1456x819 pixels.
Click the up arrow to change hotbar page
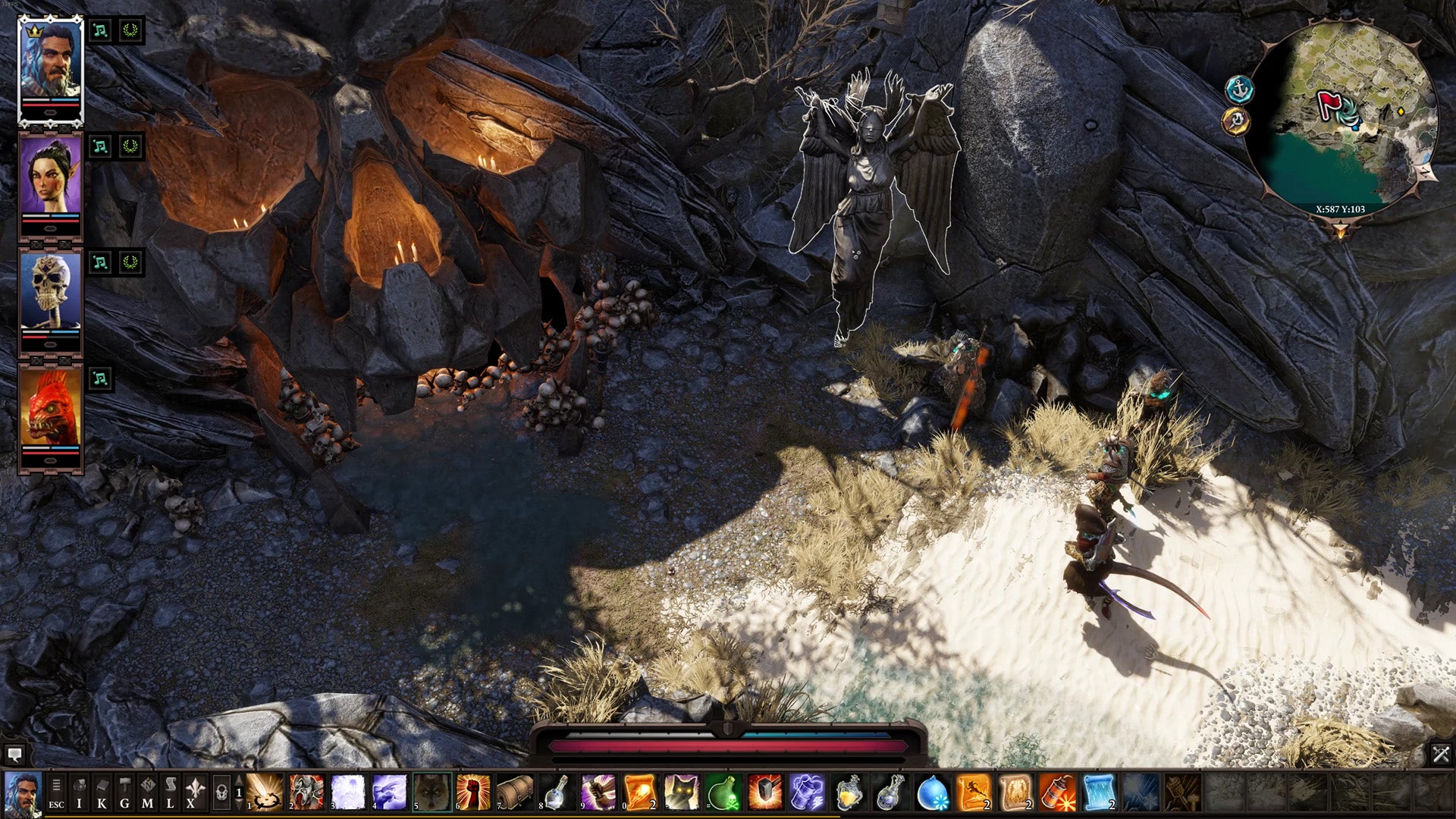(239, 780)
